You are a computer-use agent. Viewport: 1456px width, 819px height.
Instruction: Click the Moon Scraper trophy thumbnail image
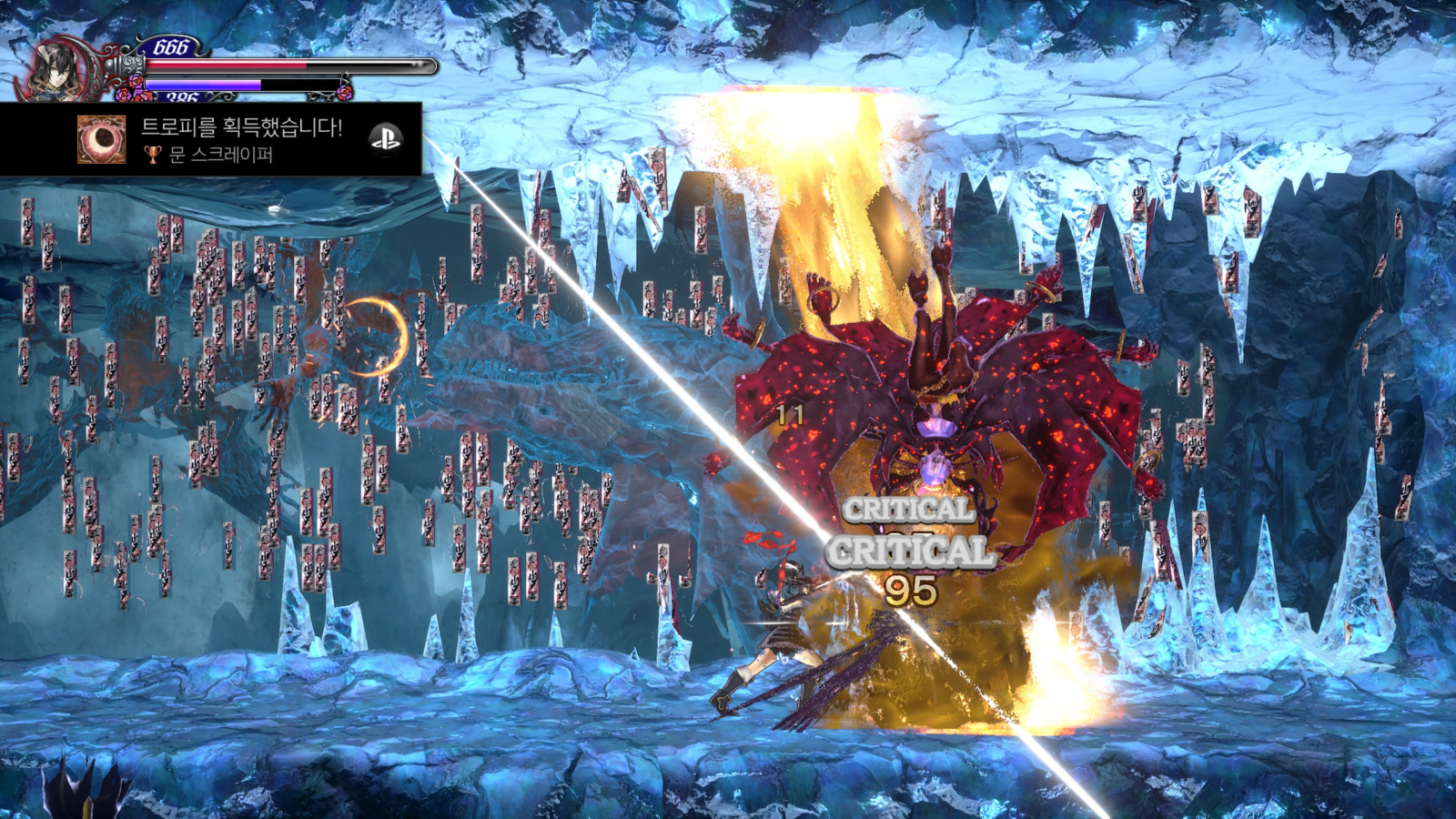(101, 139)
